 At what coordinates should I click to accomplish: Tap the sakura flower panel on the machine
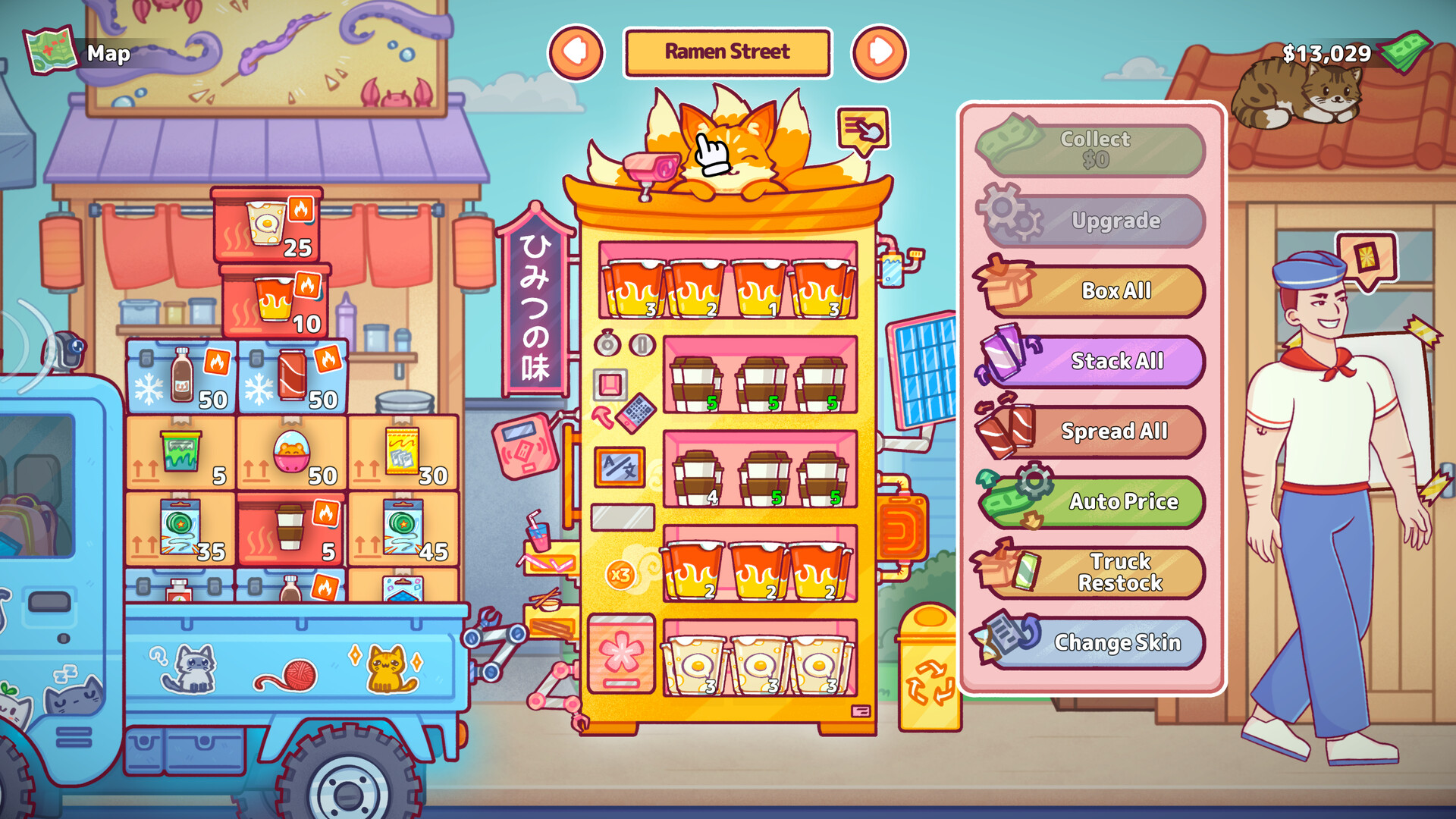click(x=620, y=654)
